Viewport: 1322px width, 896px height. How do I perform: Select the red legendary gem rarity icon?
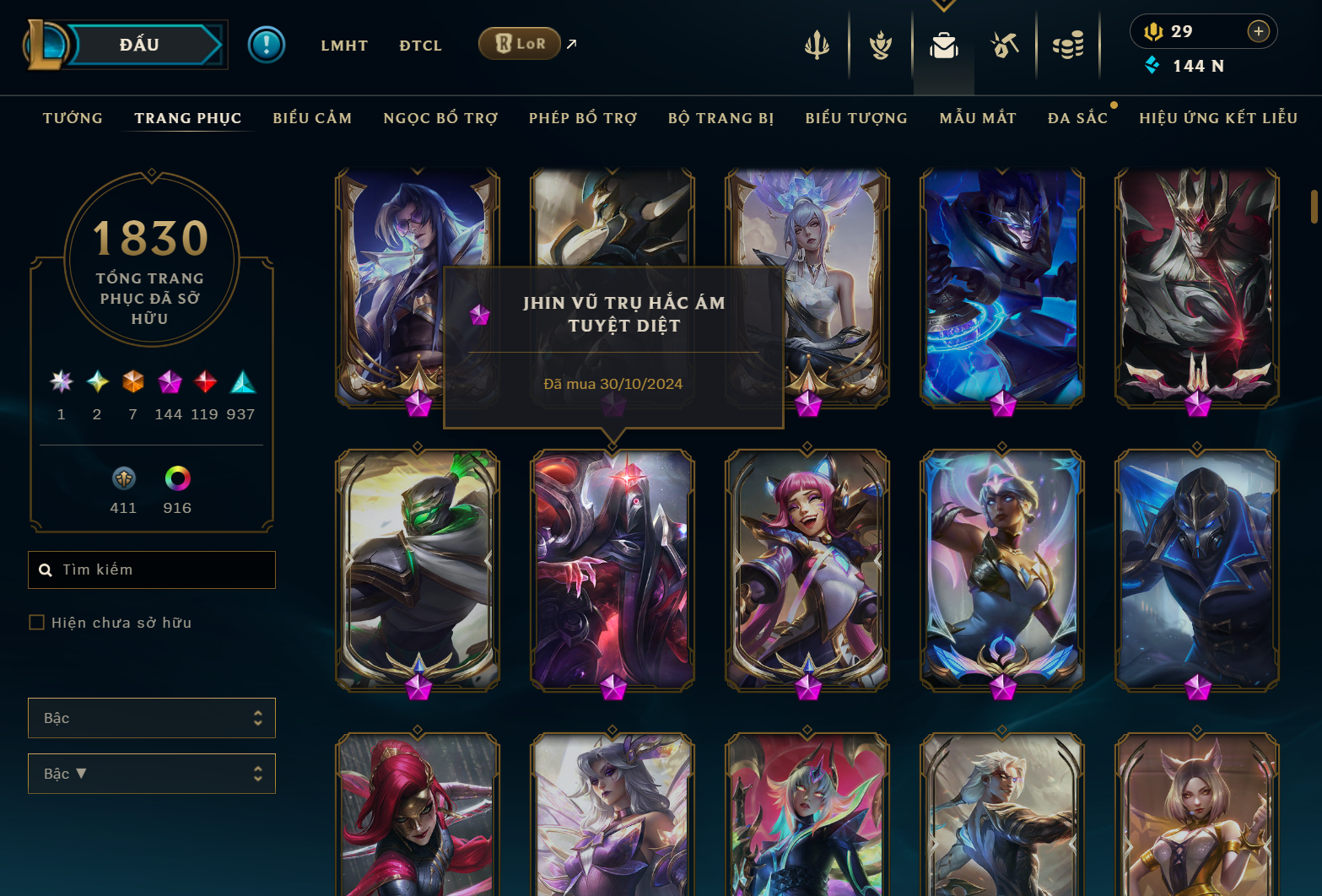[x=204, y=381]
